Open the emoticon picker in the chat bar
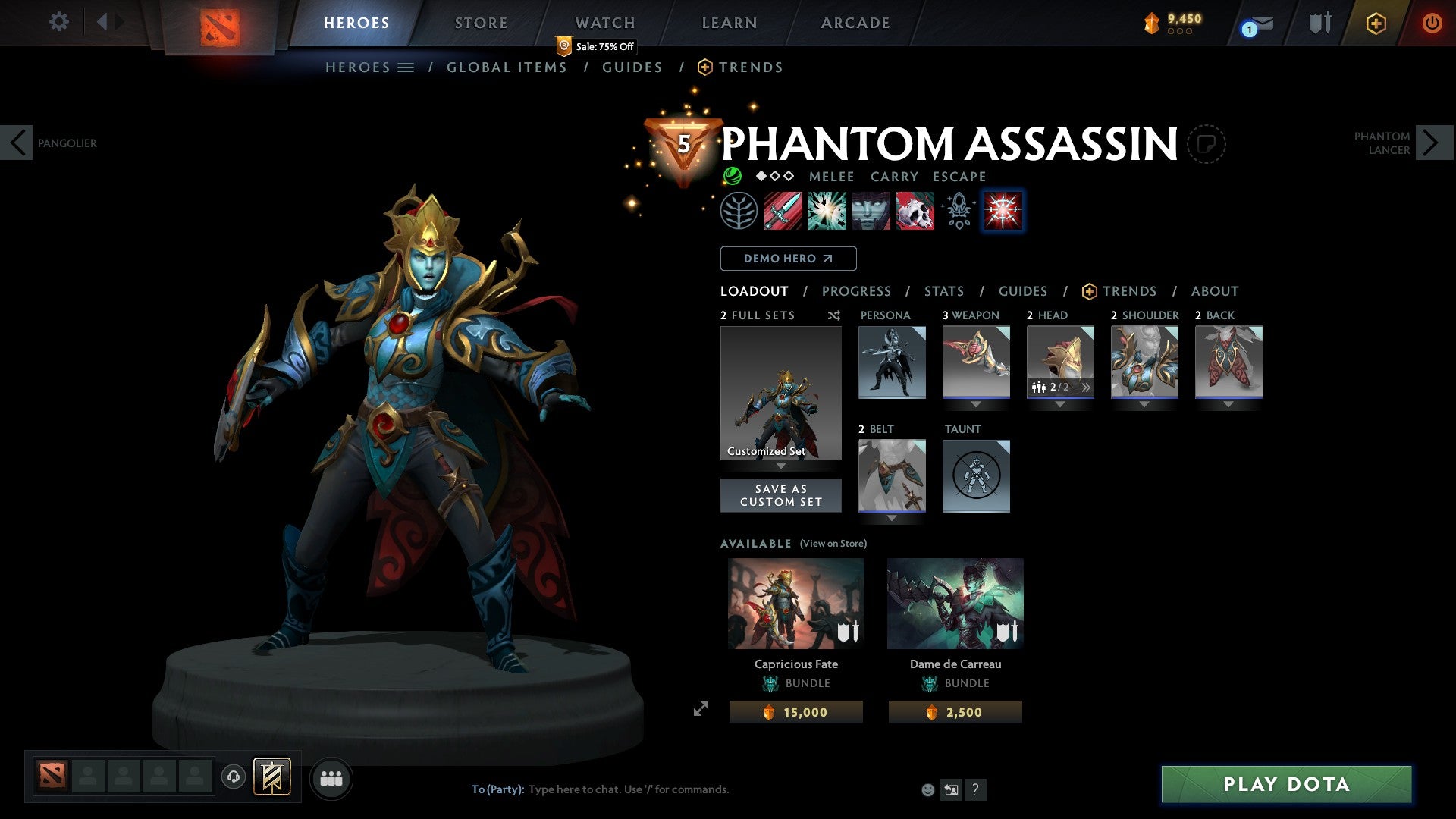This screenshot has width=1456, height=819. [927, 789]
